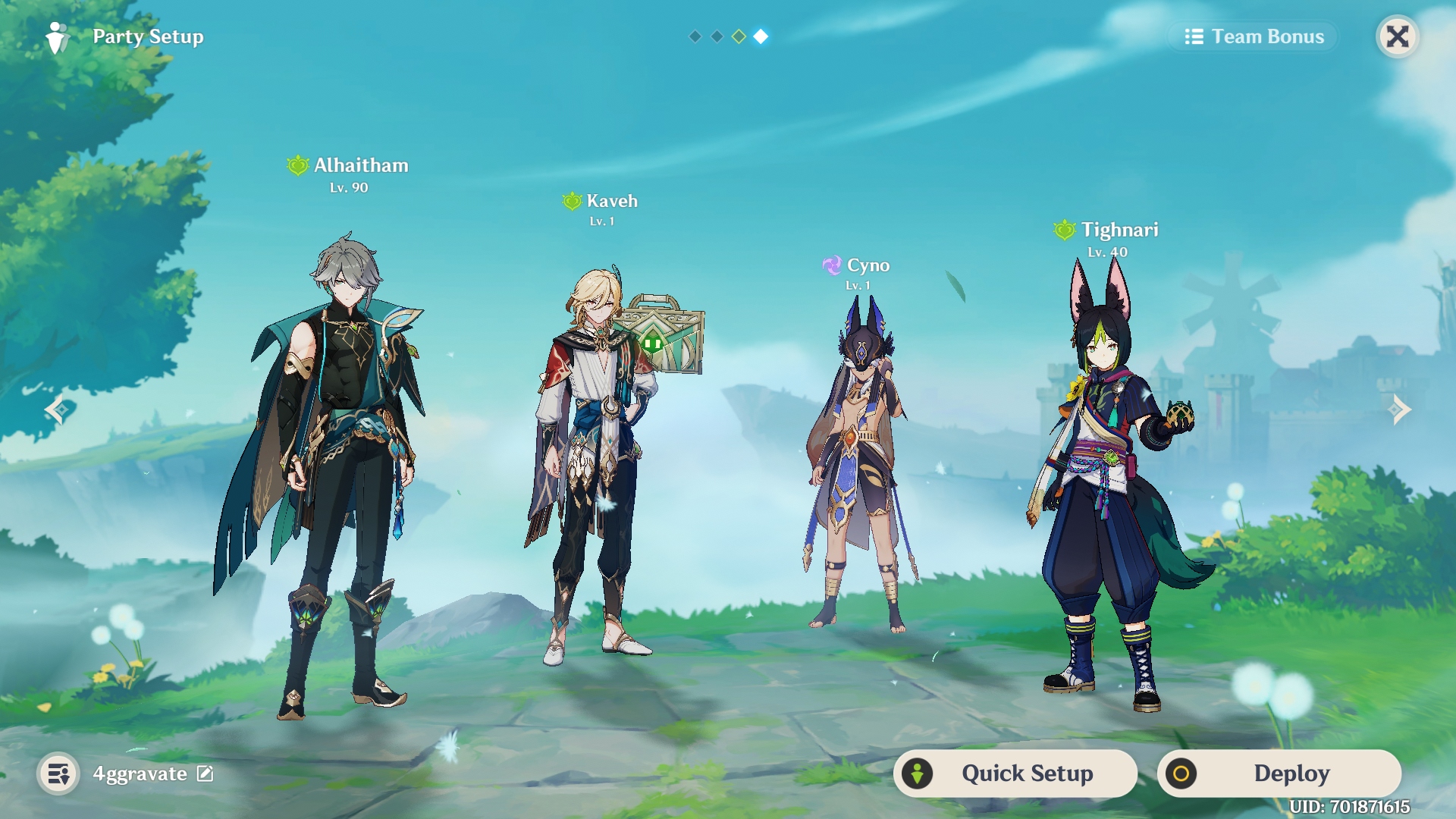Open Quick Setup for the party
1456x819 pixels.
pyautogui.click(x=1015, y=773)
